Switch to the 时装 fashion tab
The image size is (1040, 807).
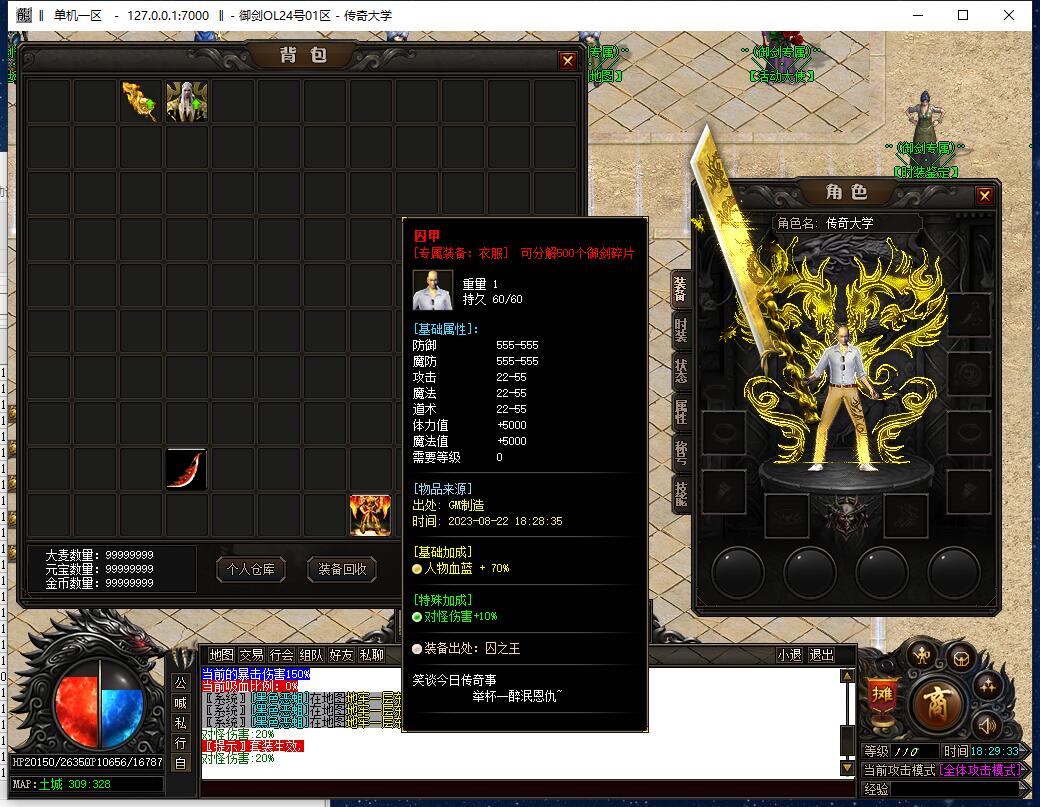click(680, 331)
